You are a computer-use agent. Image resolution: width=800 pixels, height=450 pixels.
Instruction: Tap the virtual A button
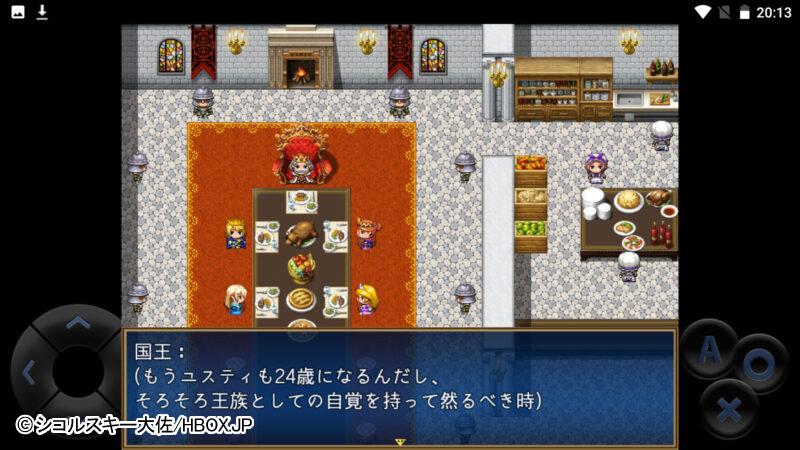point(709,349)
